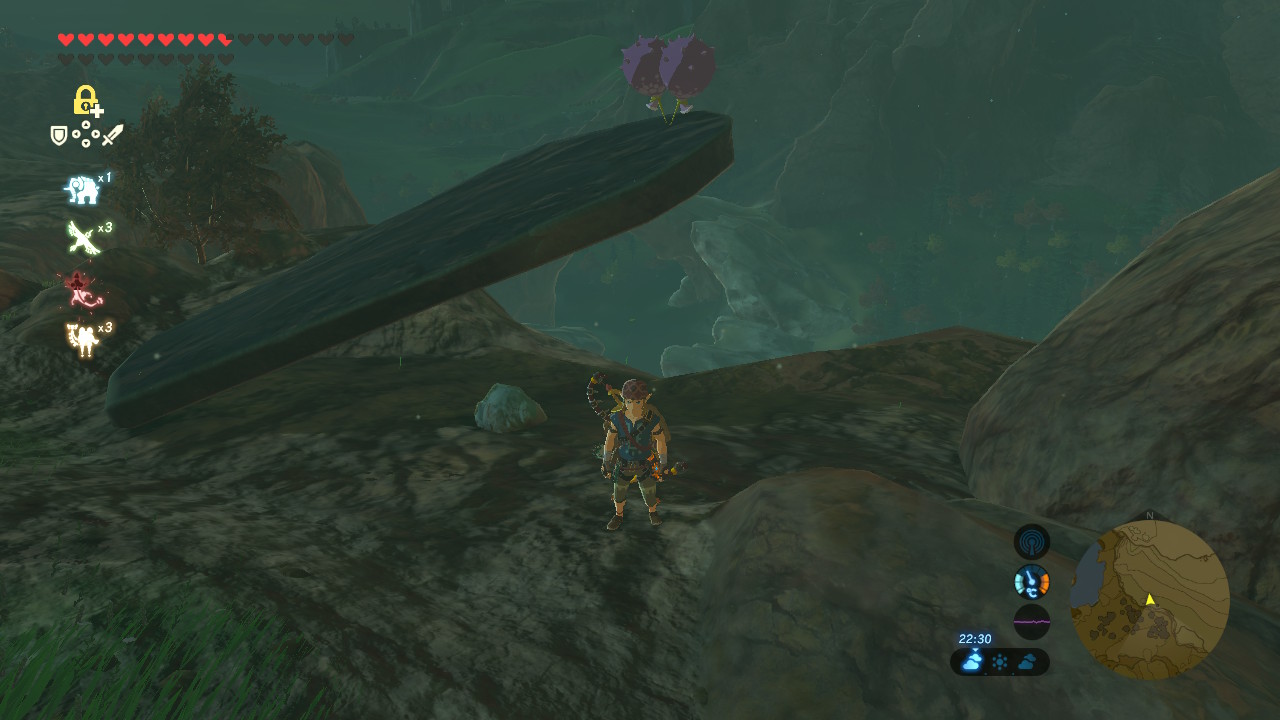The image size is (1280, 720).
Task: Activate the Urbosa's Fury camel icon
Action: coord(82,338)
